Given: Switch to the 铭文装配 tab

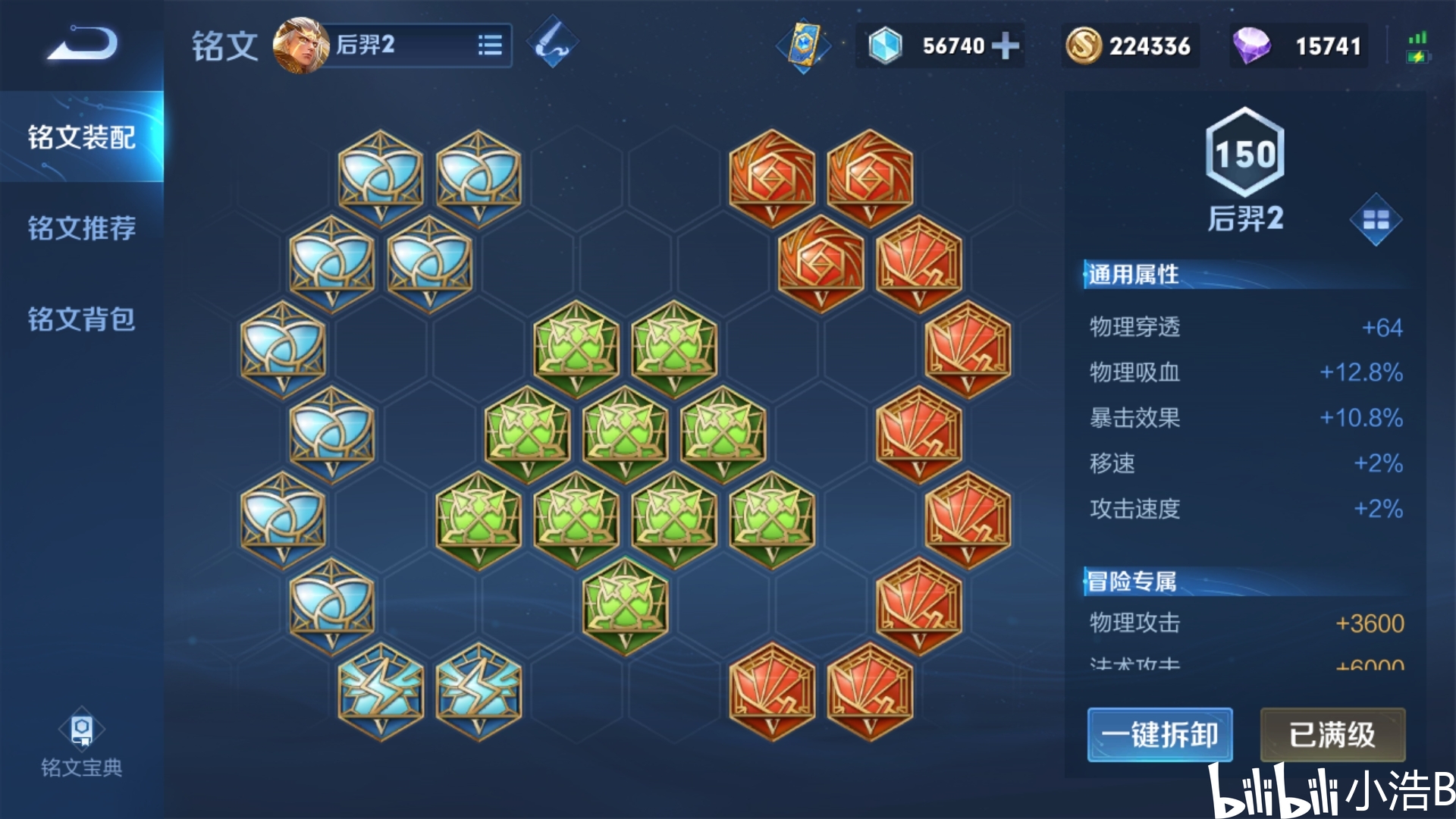Looking at the screenshot, I should click(x=82, y=137).
